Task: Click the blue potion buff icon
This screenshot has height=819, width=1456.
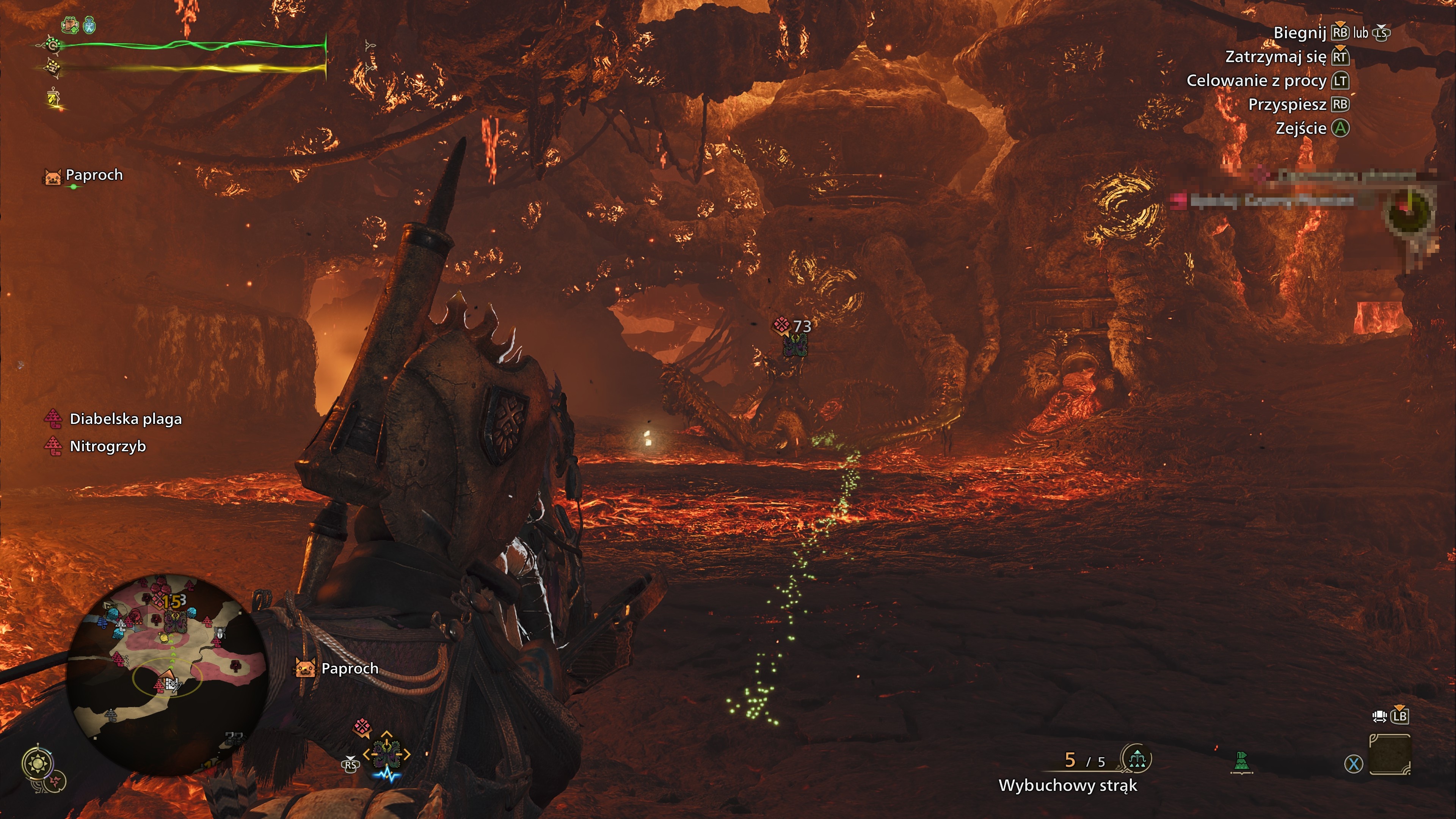Action: (x=90, y=25)
